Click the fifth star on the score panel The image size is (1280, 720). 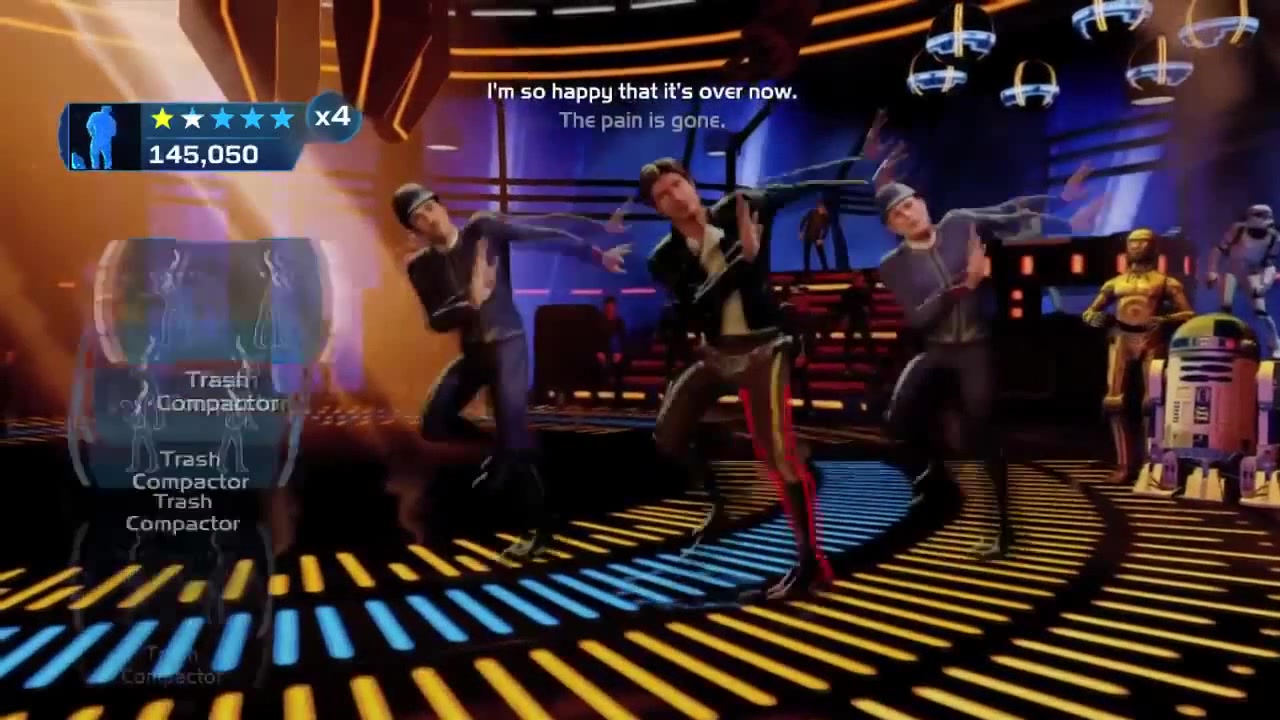(x=282, y=119)
